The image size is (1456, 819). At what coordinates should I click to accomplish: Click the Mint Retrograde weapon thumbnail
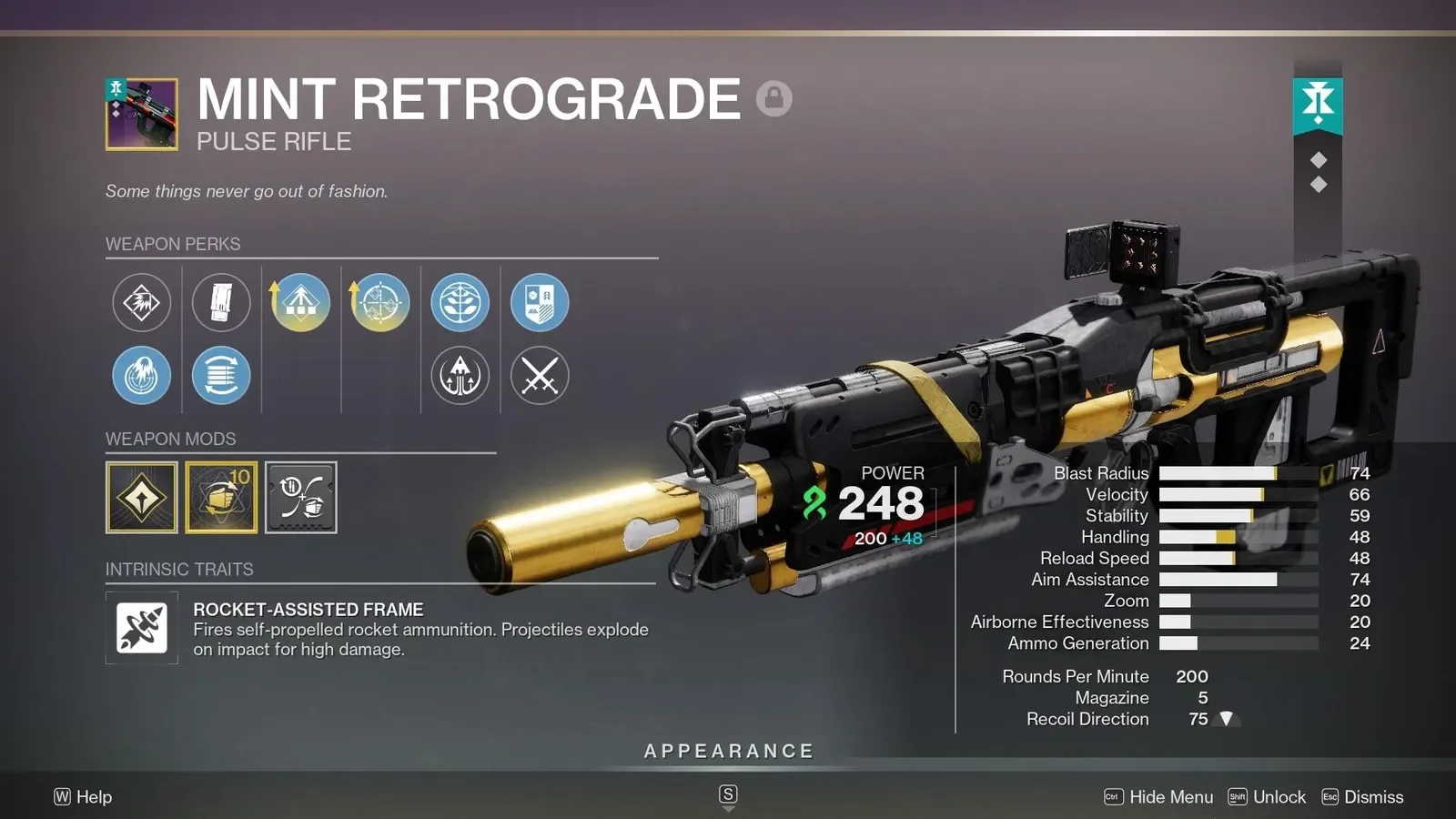(142, 114)
